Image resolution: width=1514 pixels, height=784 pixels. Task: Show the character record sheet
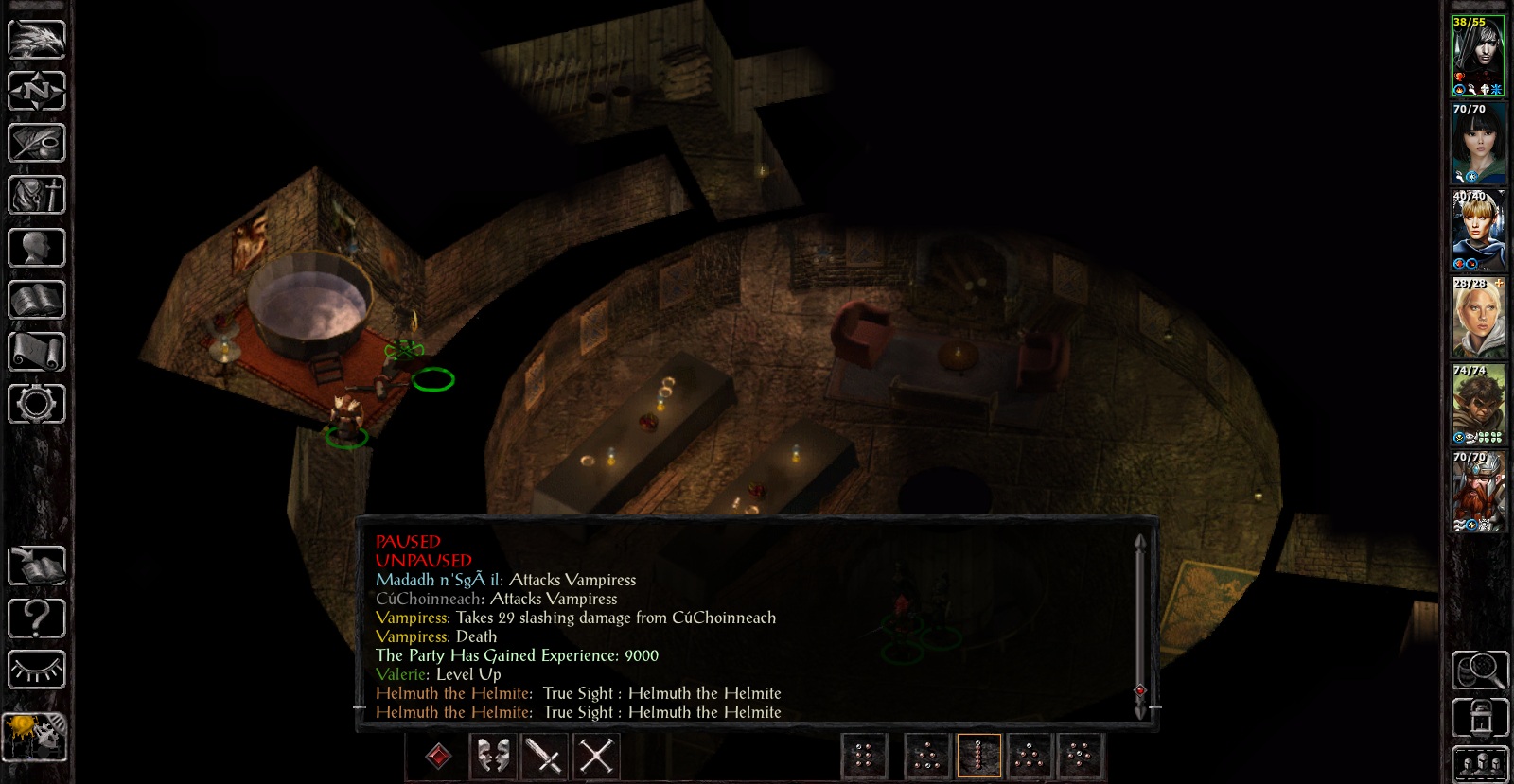[37, 248]
